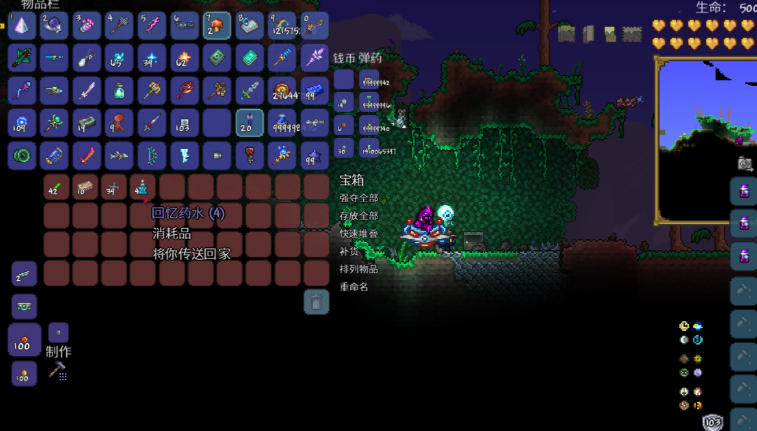
Task: Rename the chest with 重命名
Action: click(354, 286)
